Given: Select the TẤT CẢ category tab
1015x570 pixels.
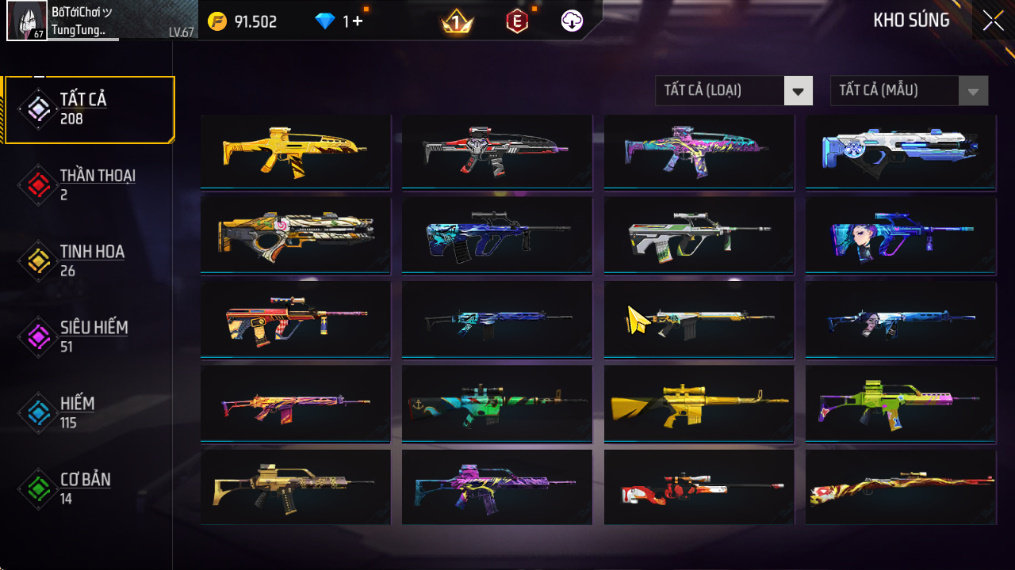Looking at the screenshot, I should pyautogui.click(x=88, y=108).
